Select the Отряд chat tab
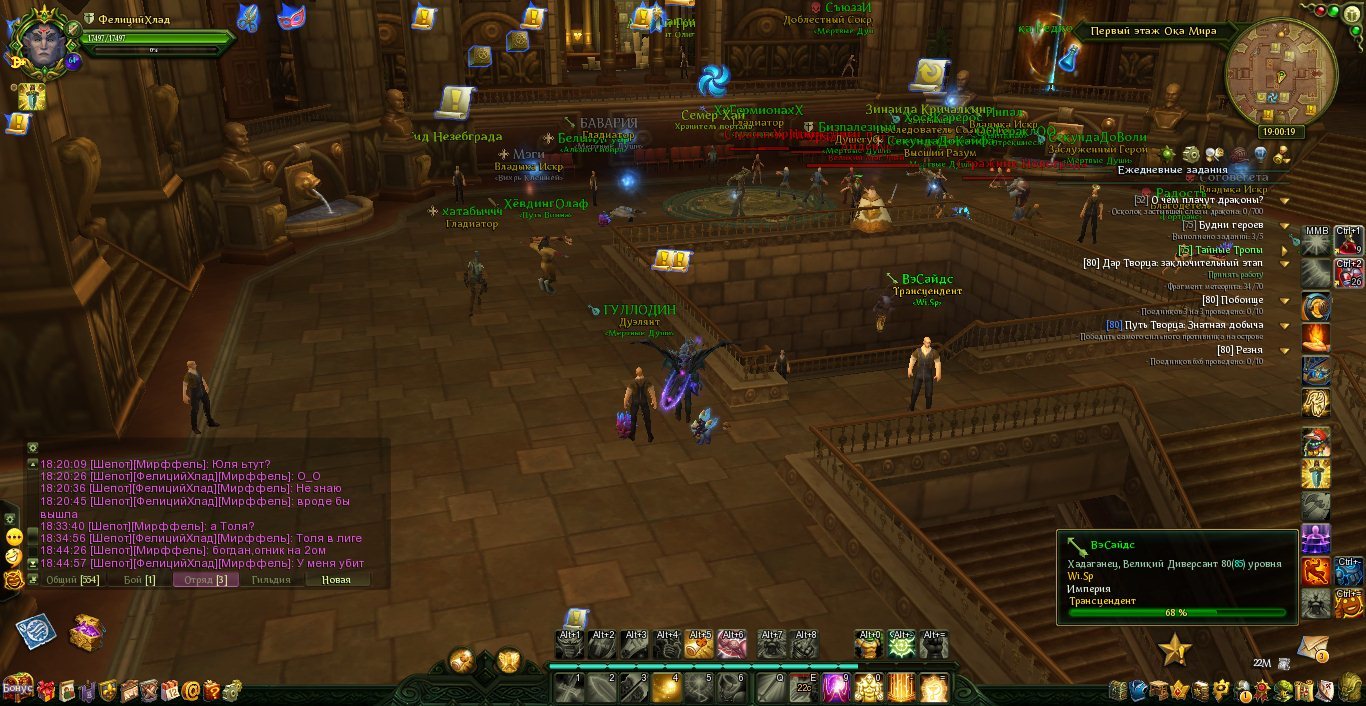 pos(205,580)
